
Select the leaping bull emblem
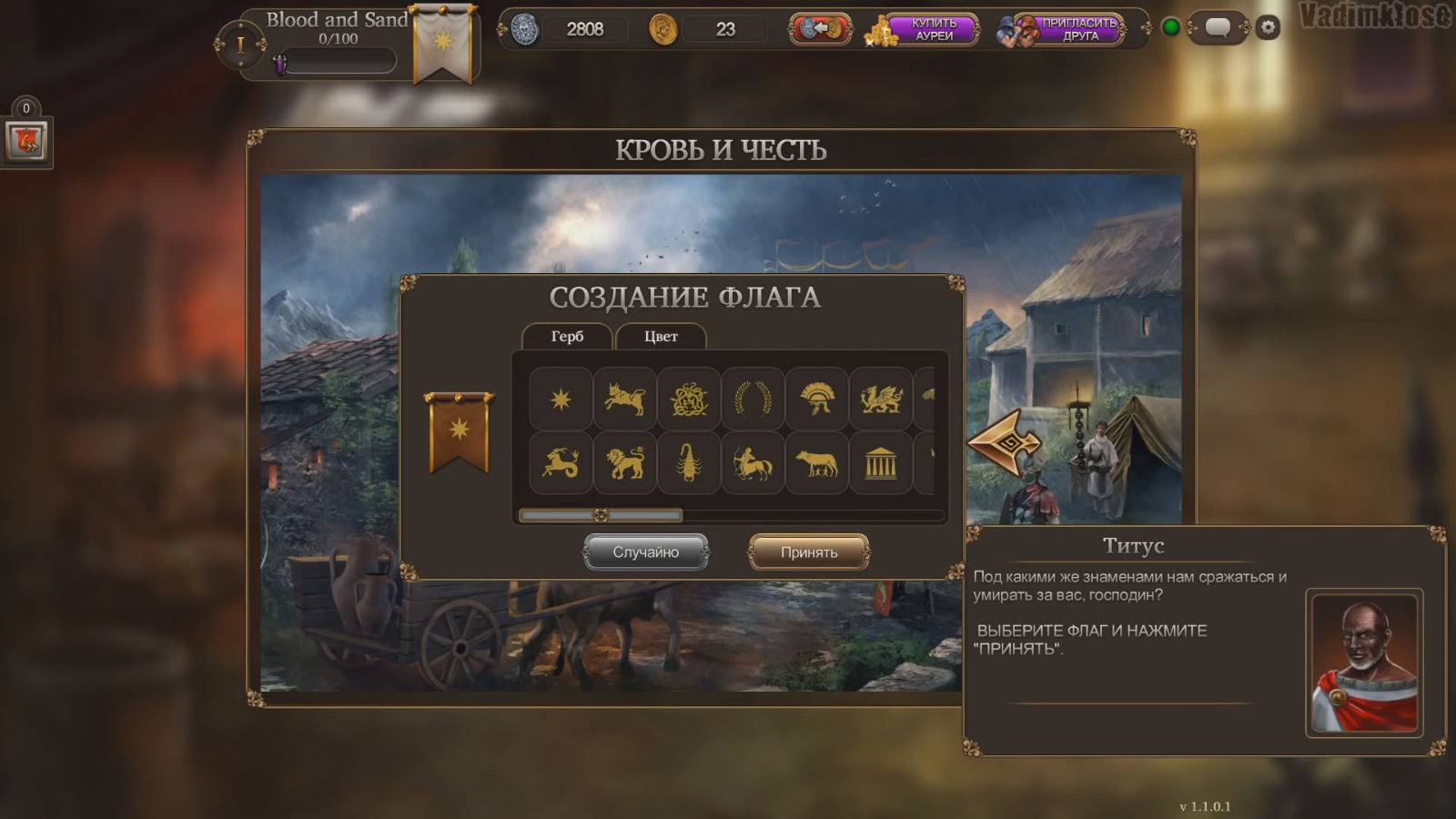625,399
